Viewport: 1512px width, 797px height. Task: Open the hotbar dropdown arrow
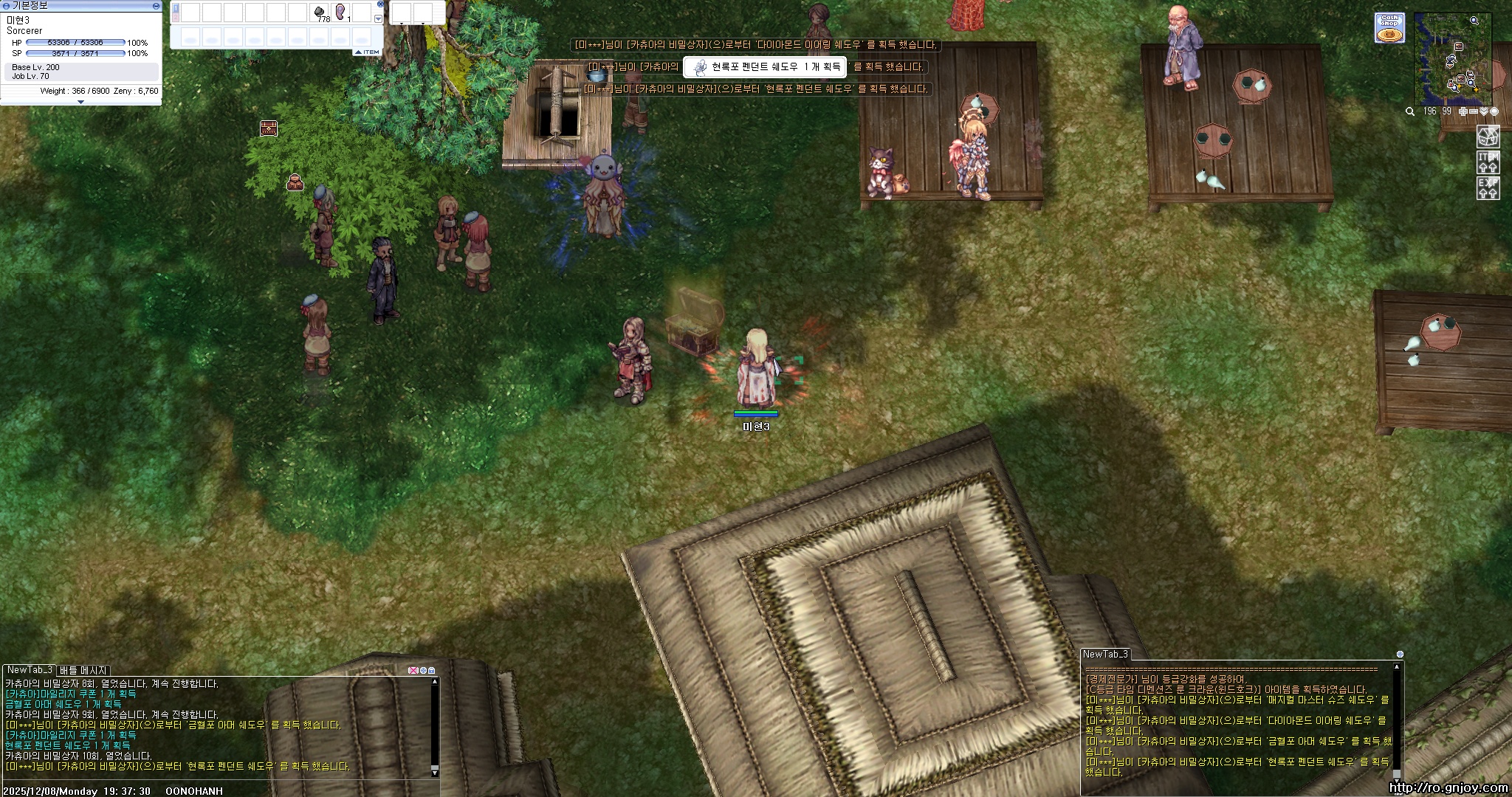[379, 19]
